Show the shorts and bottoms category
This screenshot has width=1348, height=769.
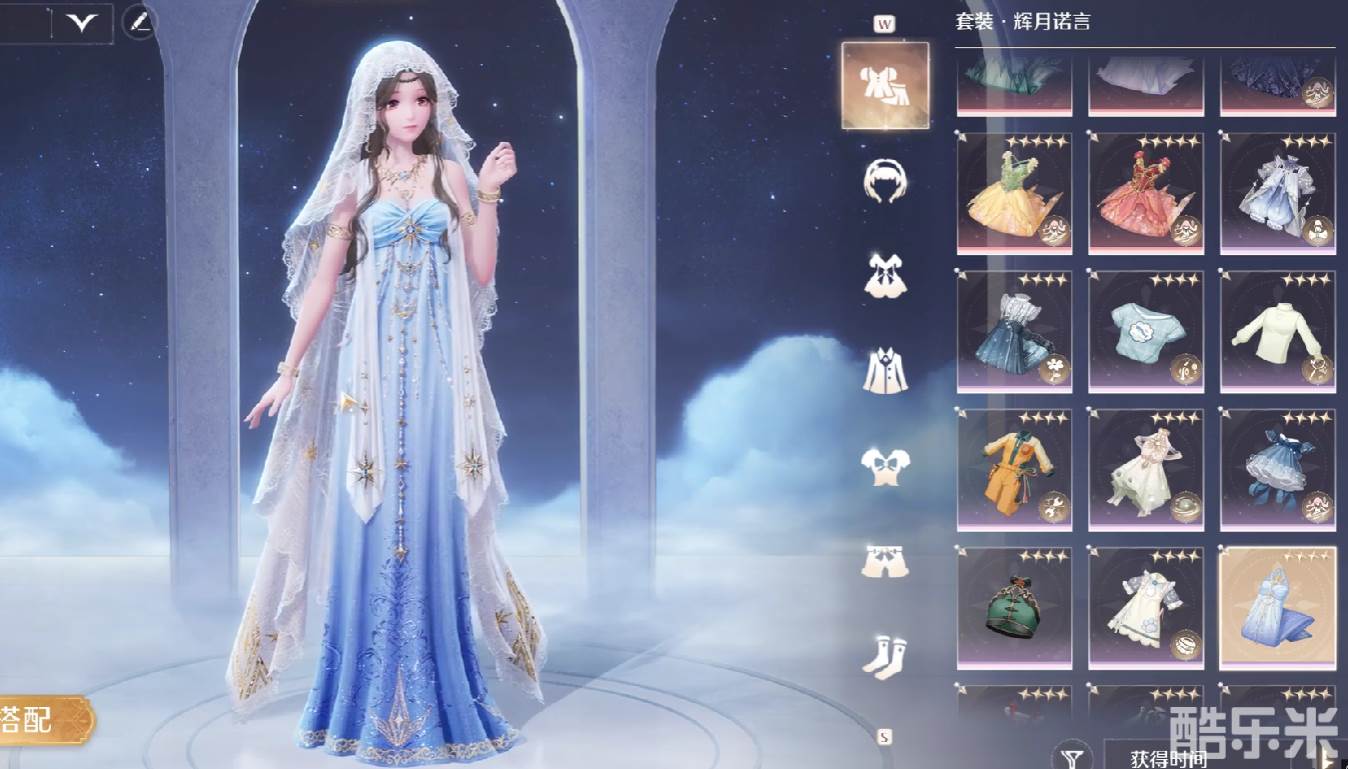(884, 562)
